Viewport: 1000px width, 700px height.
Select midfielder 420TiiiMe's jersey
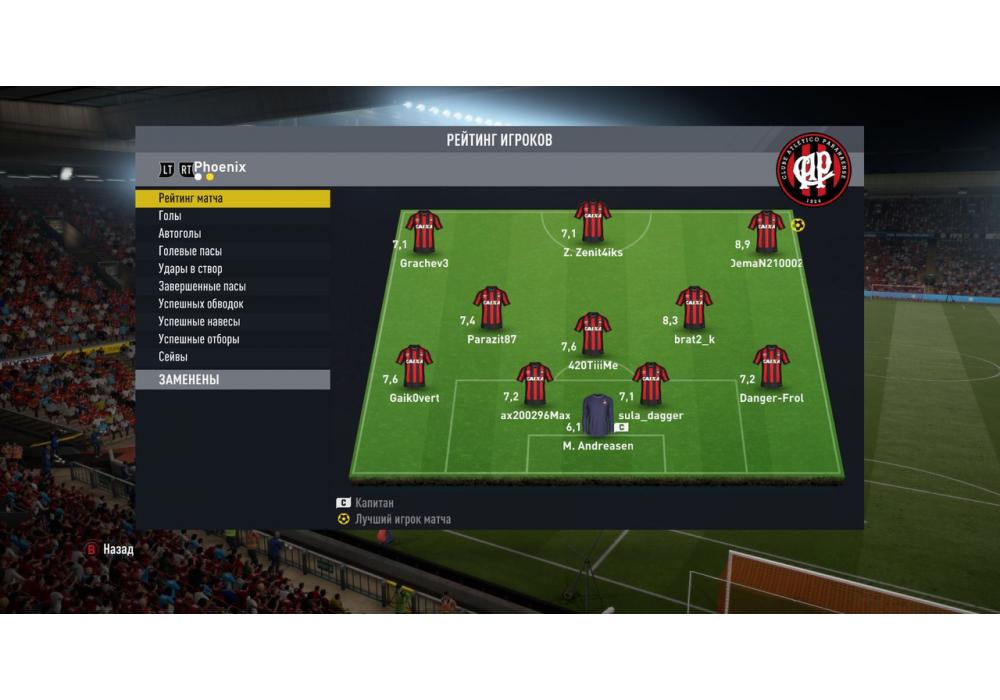[593, 335]
